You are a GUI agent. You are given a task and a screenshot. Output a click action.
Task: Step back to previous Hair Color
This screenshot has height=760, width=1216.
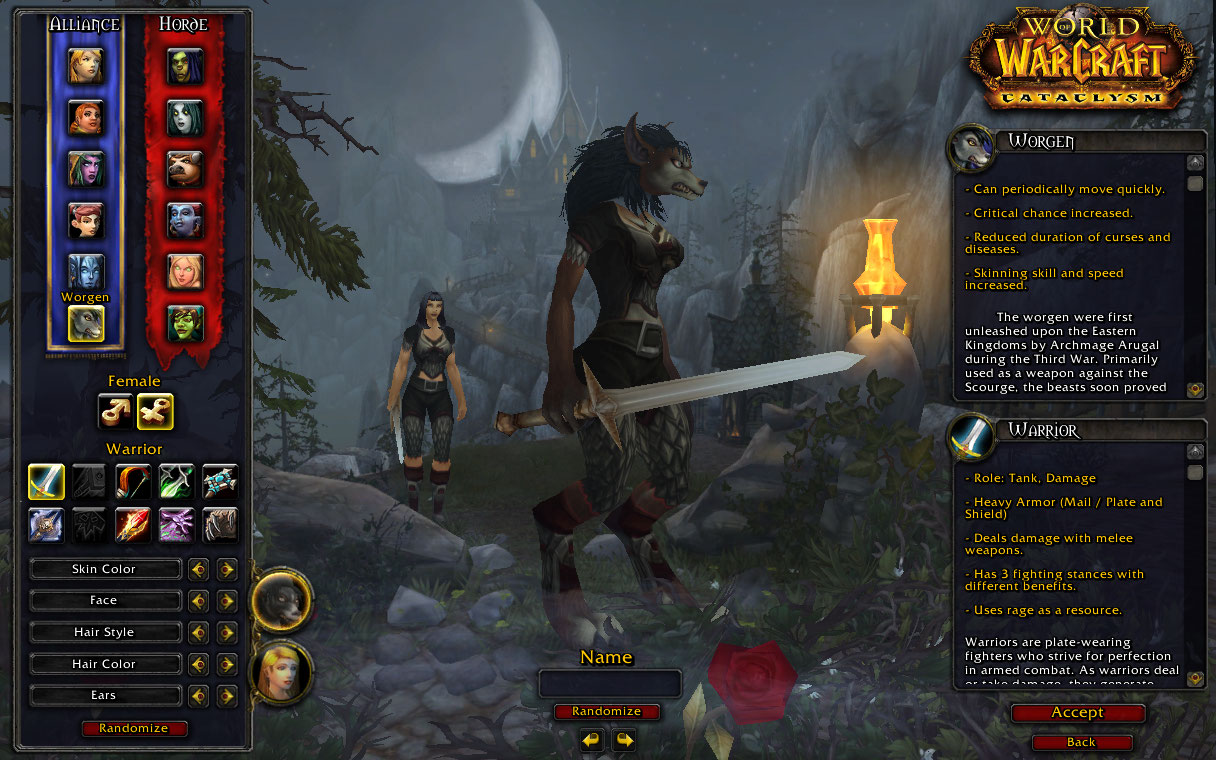click(199, 664)
